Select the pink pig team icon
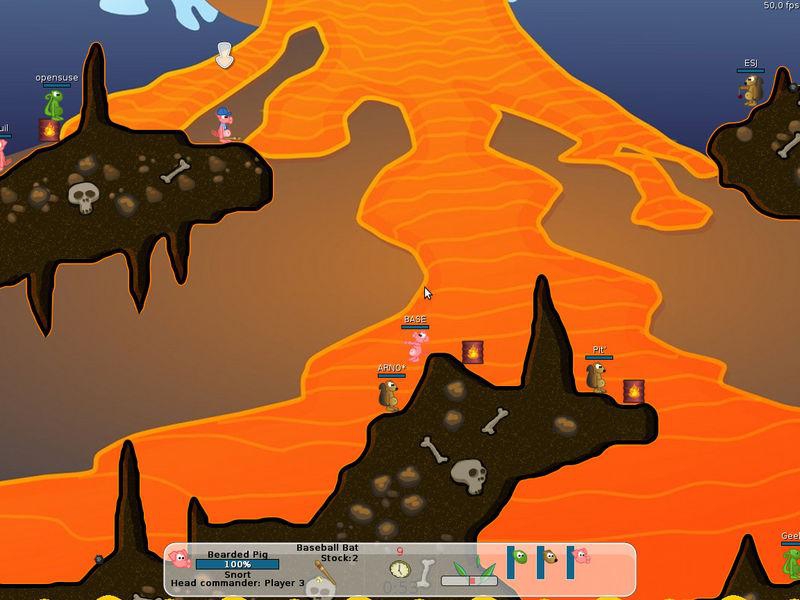The height and width of the screenshot is (600, 800). click(582, 553)
